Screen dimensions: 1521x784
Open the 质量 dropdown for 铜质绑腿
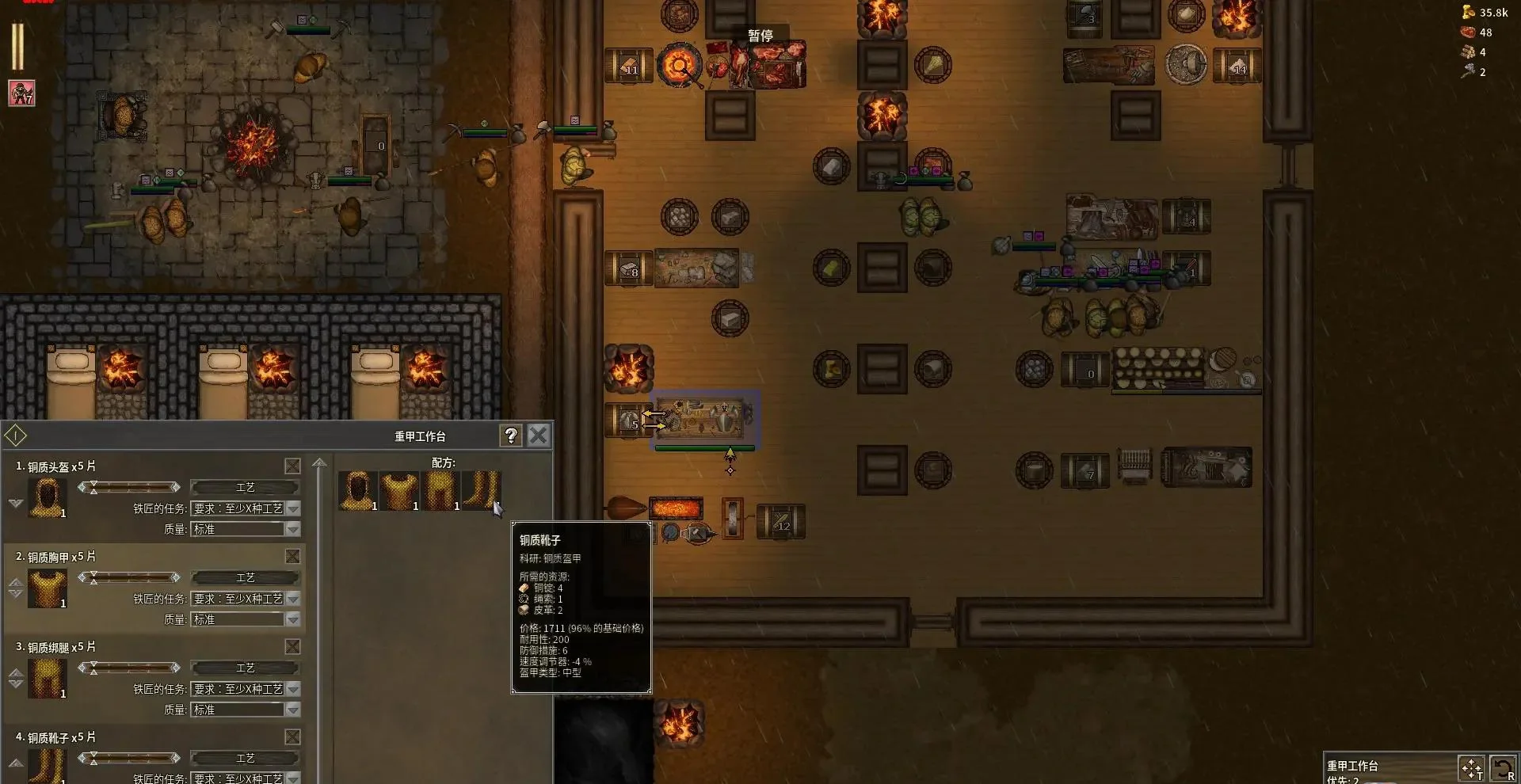coord(292,710)
